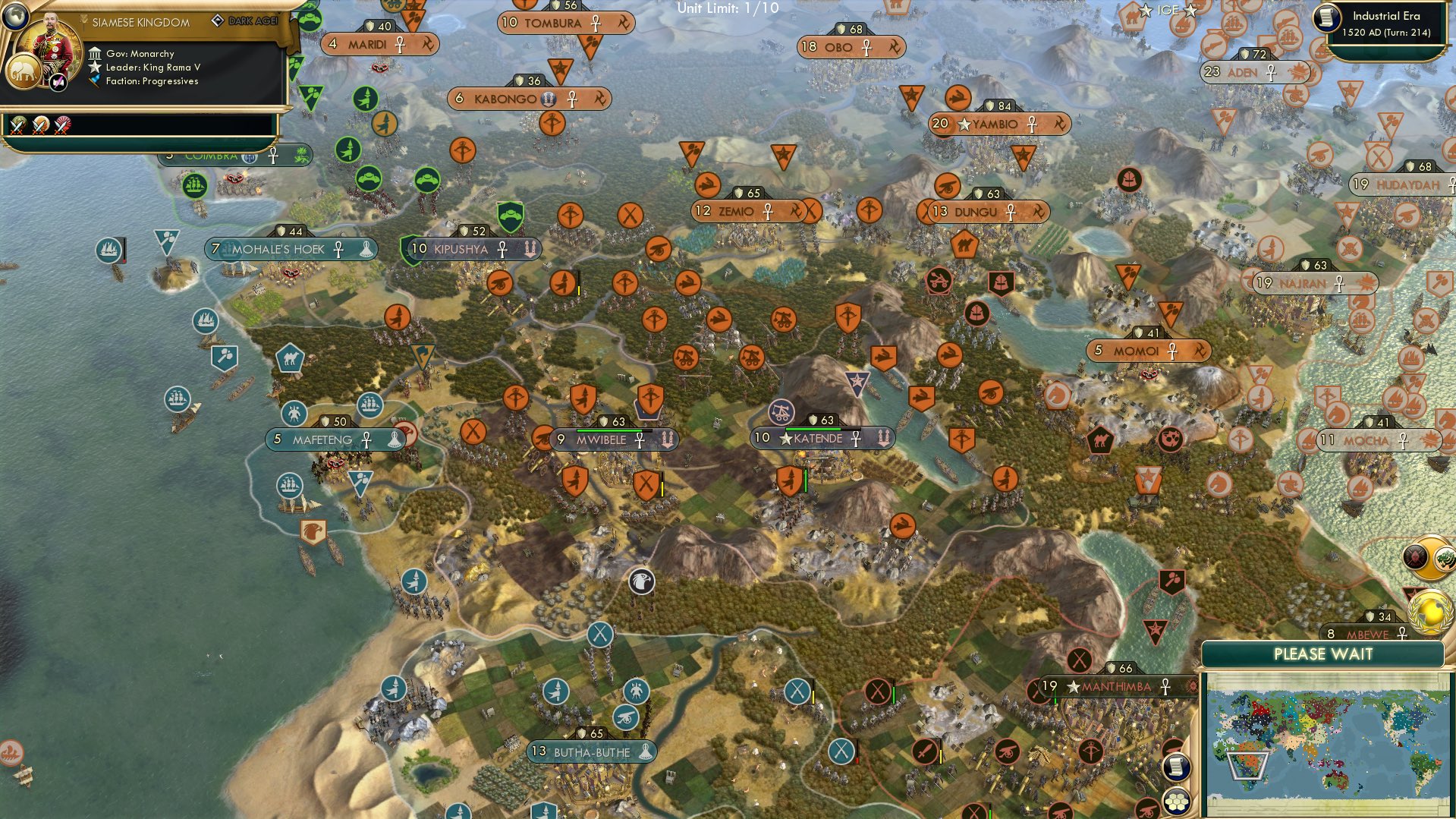Select the Siamese elephant civilization icon
This screenshot has width=1456, height=819.
tap(24, 72)
